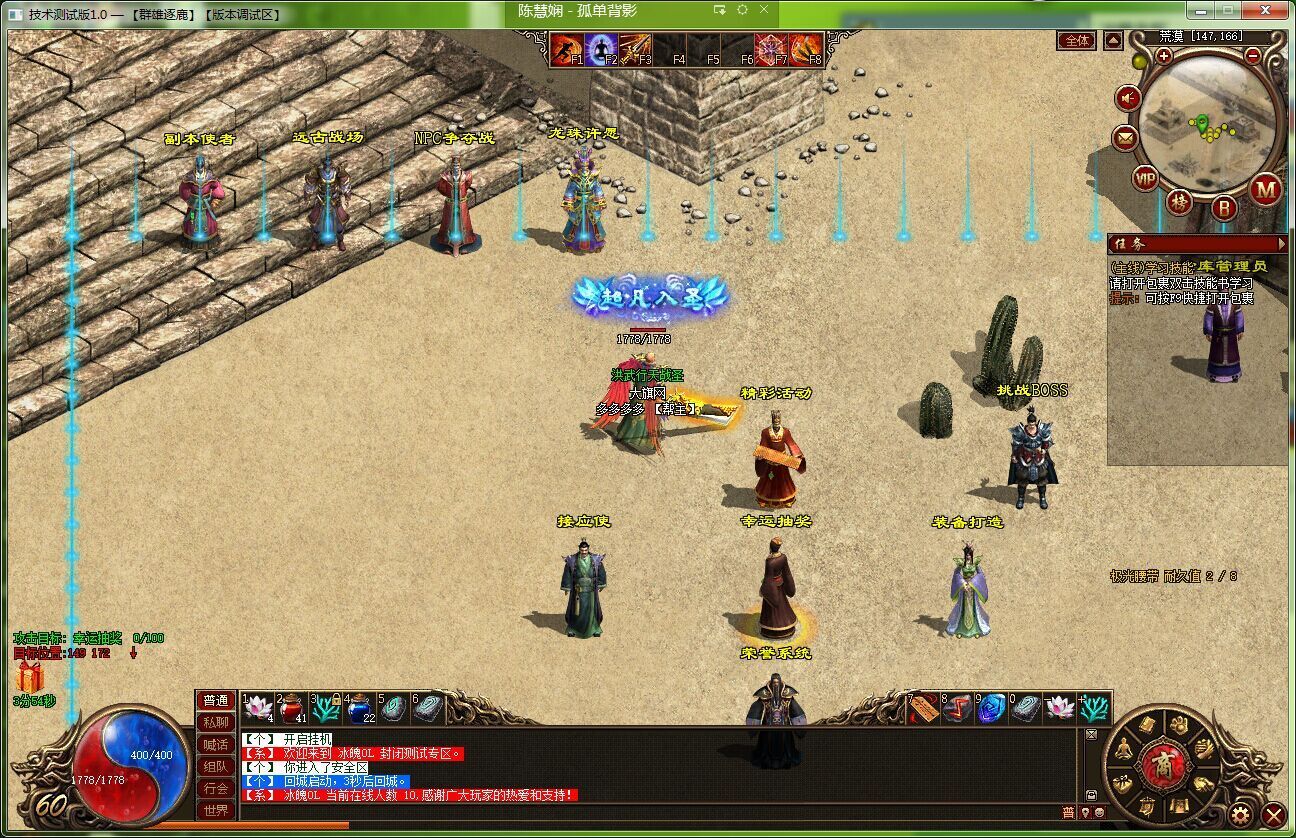Claim the timed gift box reward
The height and width of the screenshot is (838, 1296).
tap(29, 677)
